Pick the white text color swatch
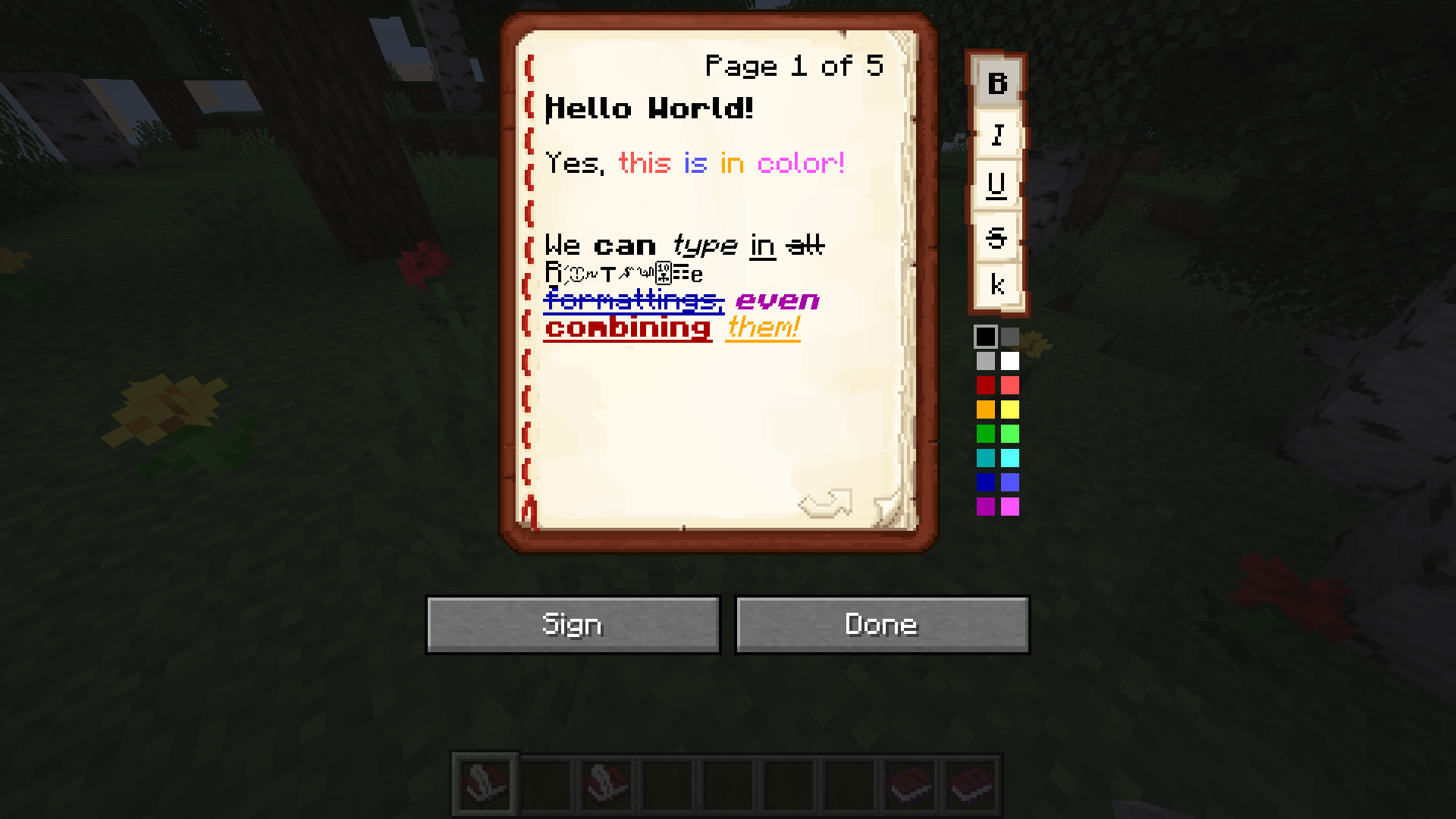 [1009, 362]
